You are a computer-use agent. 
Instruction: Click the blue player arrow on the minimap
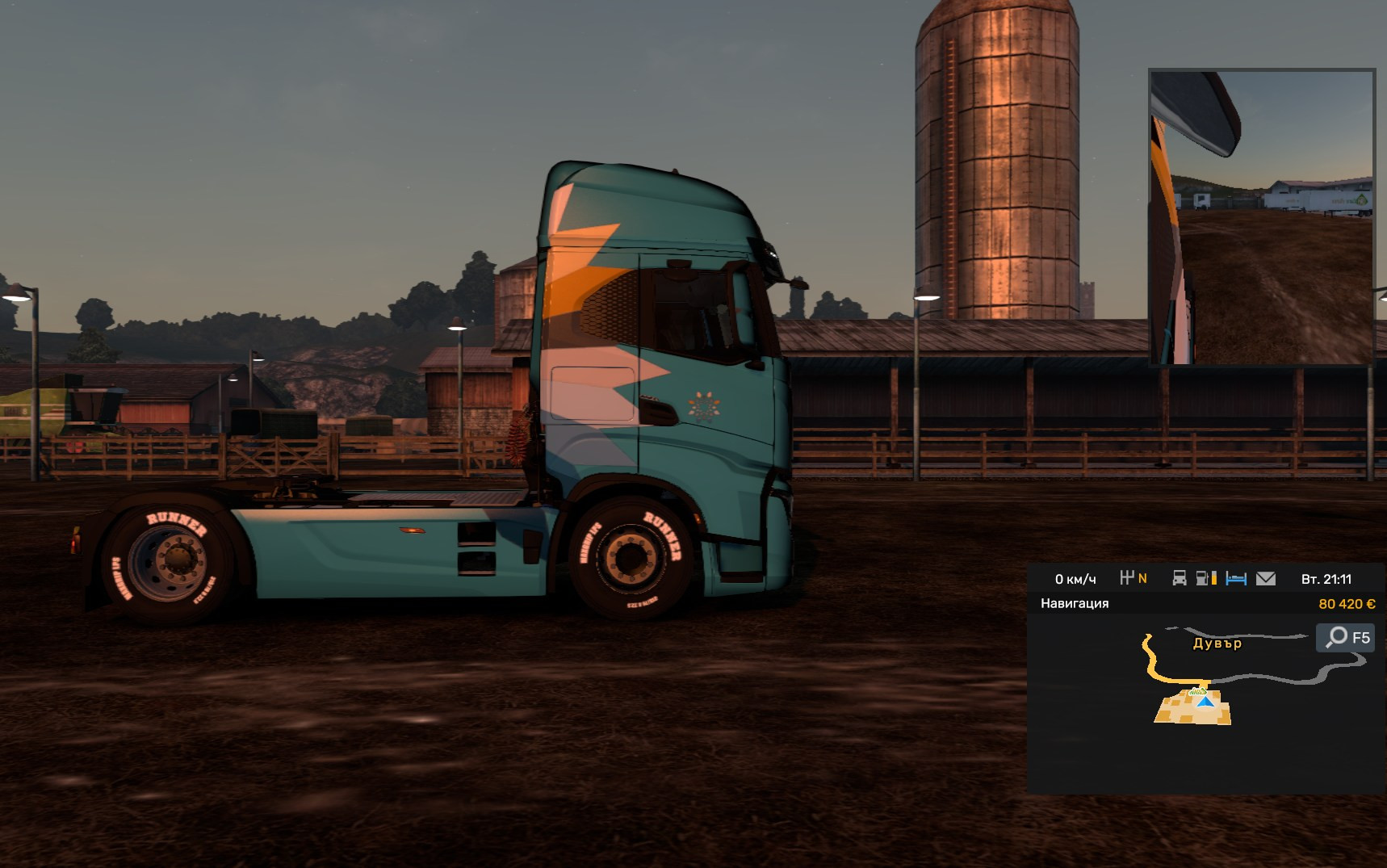coord(1206,702)
